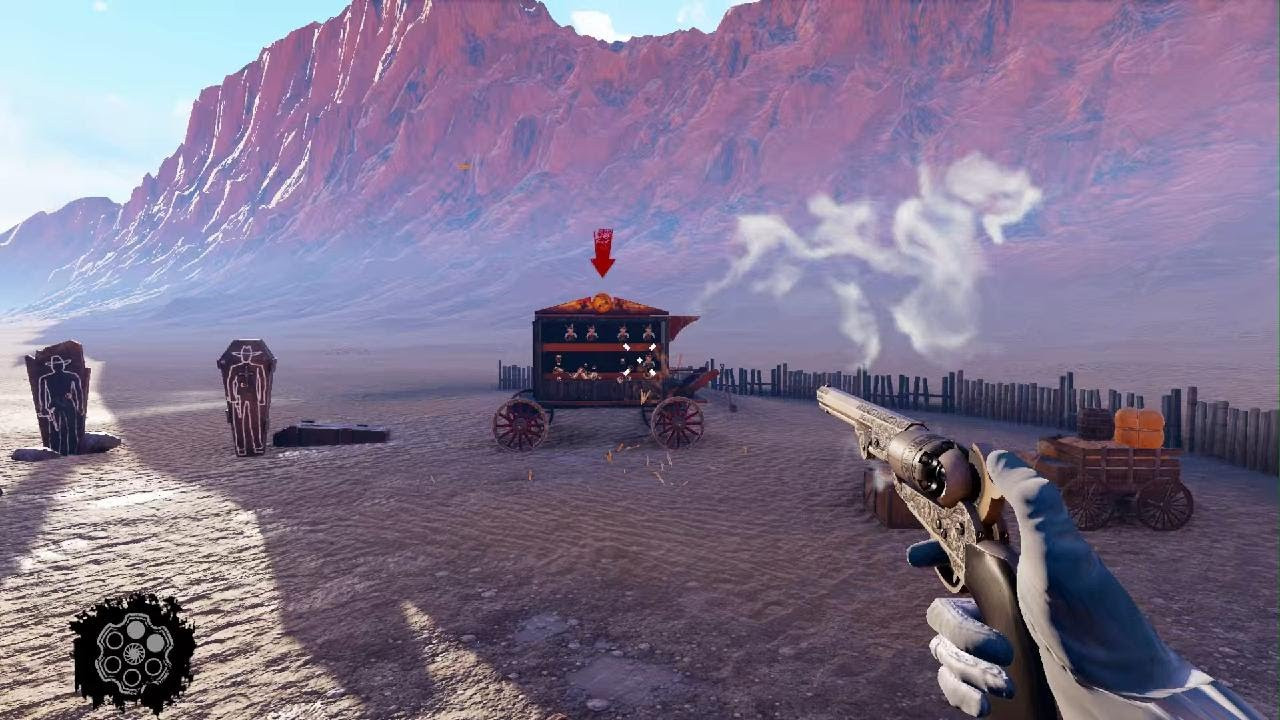Select the revolver cylinder icon

133,654
